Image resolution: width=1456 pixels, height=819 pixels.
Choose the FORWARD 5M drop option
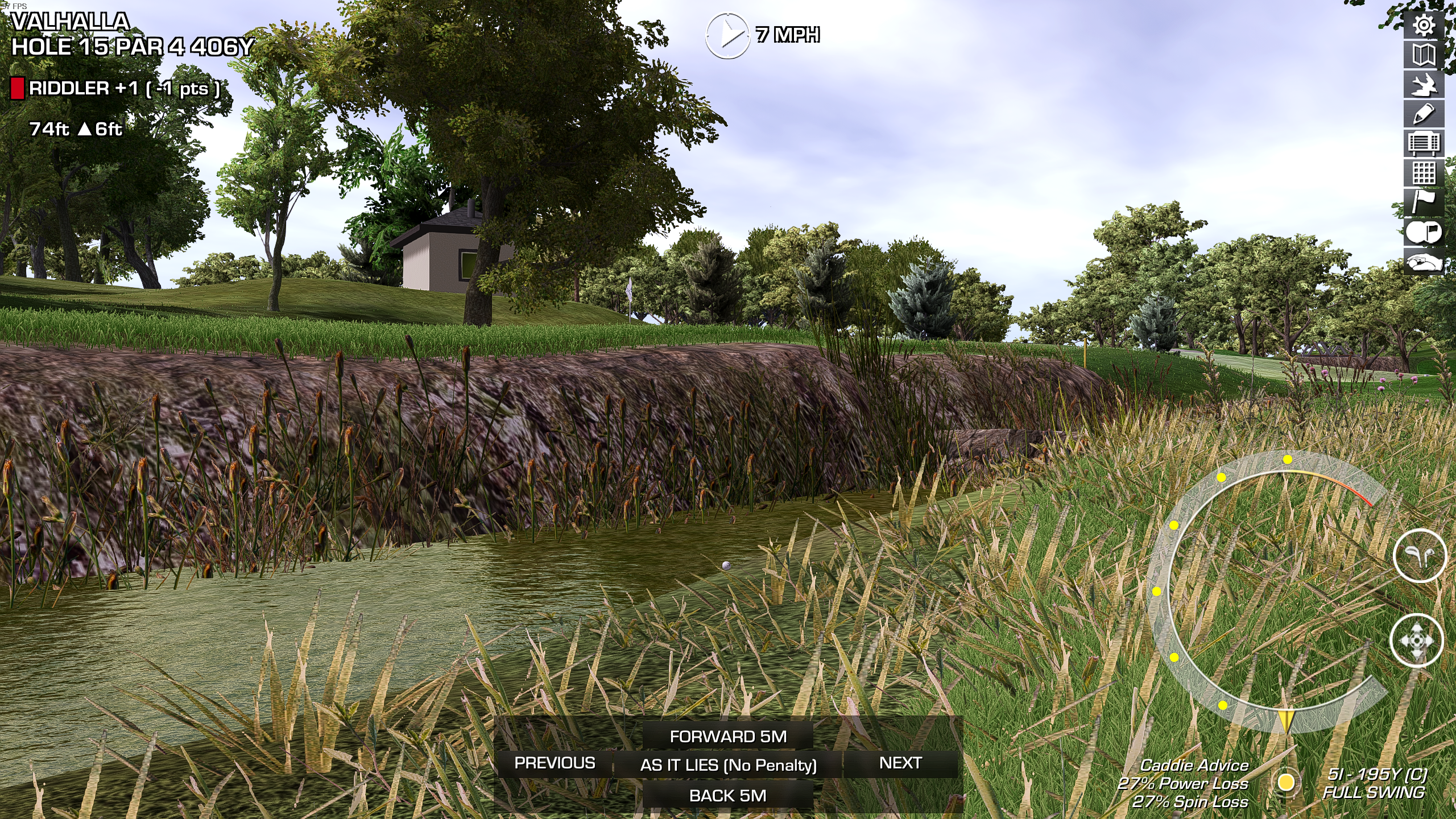728,737
